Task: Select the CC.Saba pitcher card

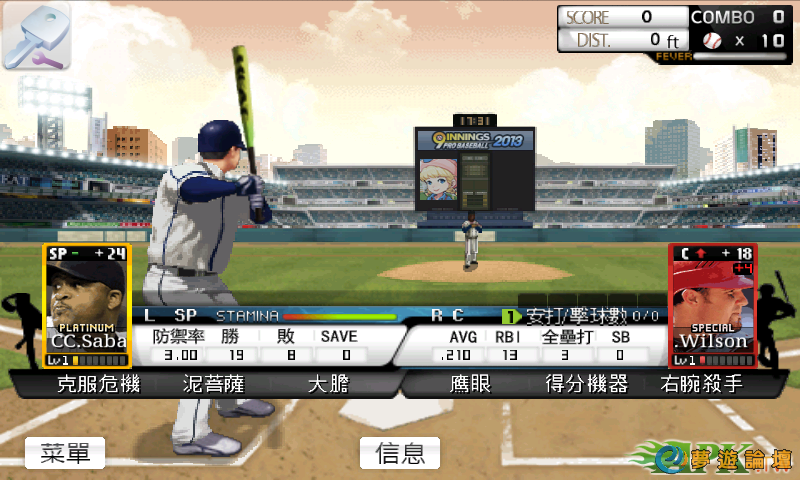Action: [x=87, y=305]
